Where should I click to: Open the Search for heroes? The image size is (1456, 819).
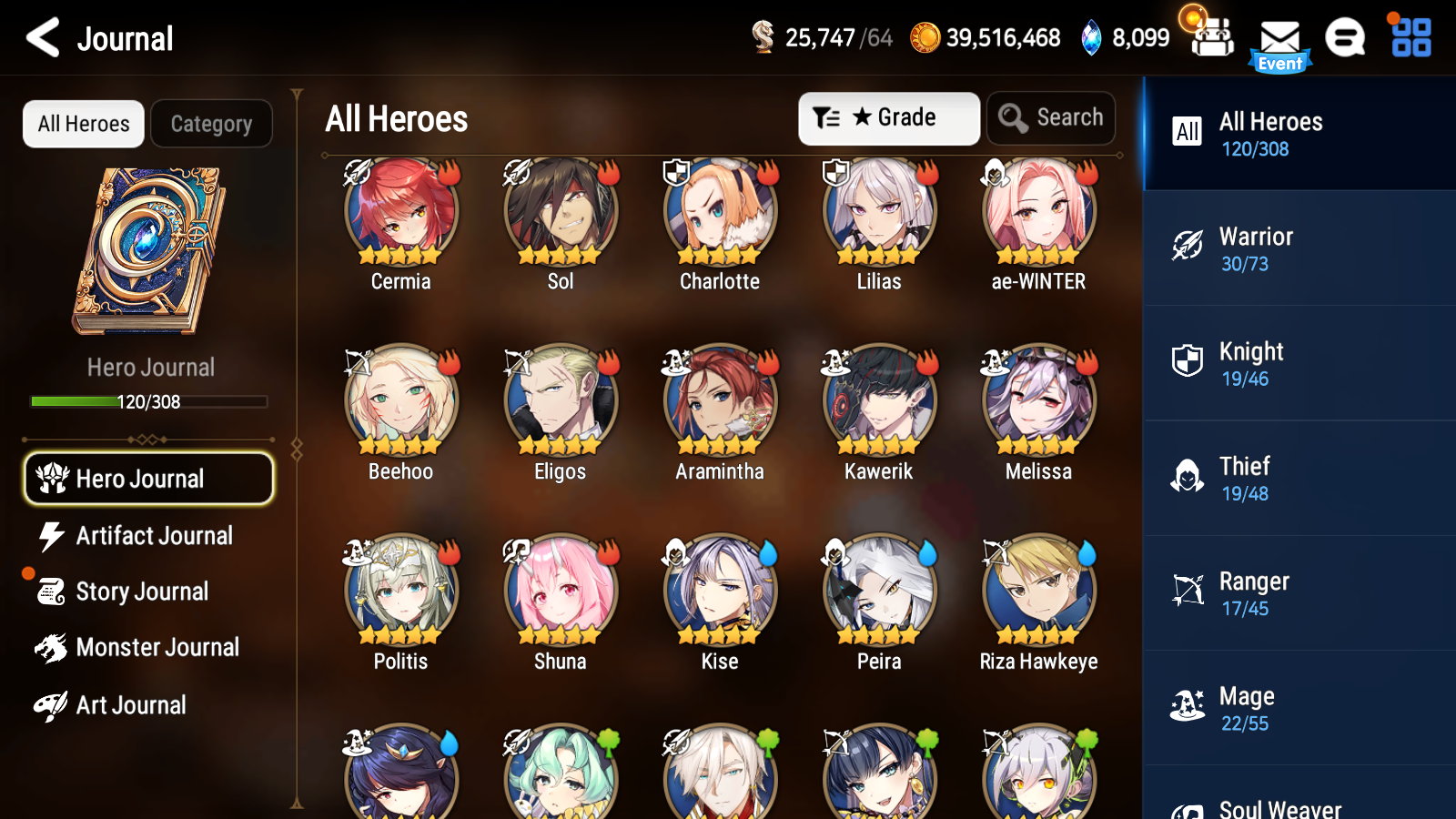[1051, 117]
